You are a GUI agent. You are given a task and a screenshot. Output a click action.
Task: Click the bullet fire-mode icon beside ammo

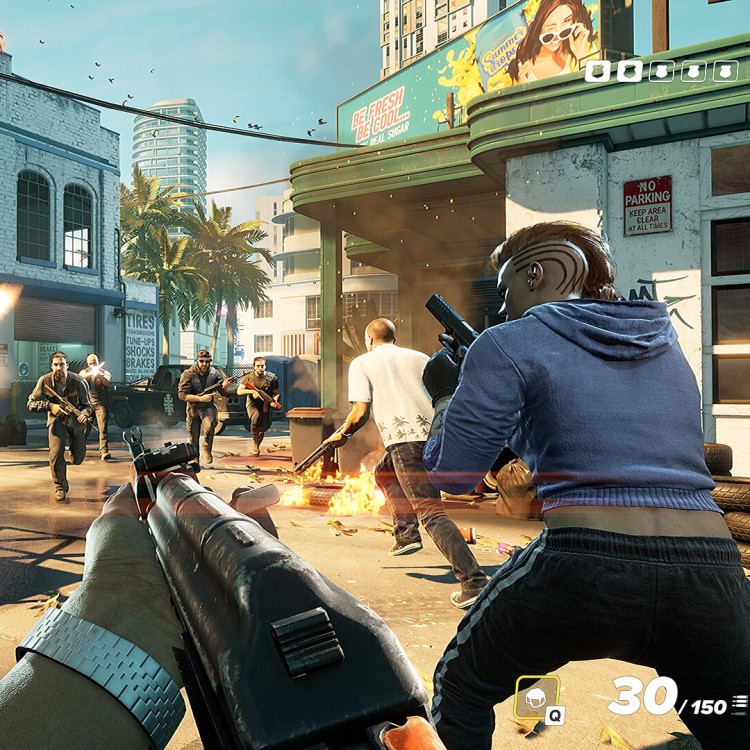[739, 705]
